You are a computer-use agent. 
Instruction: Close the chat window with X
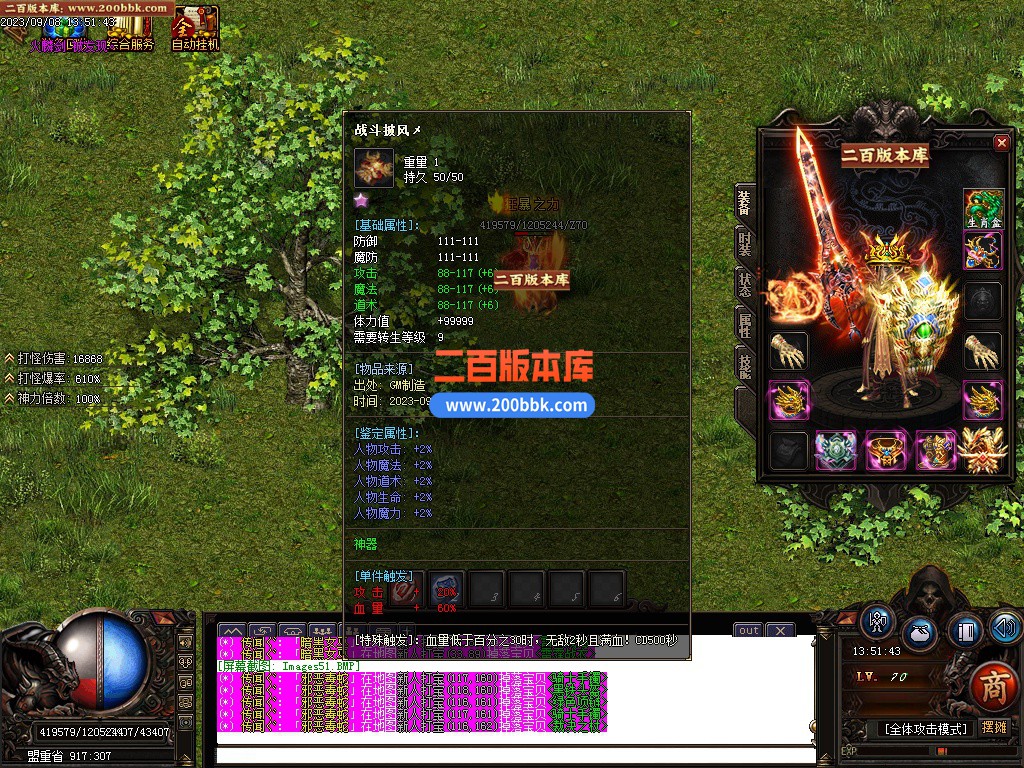(x=779, y=631)
